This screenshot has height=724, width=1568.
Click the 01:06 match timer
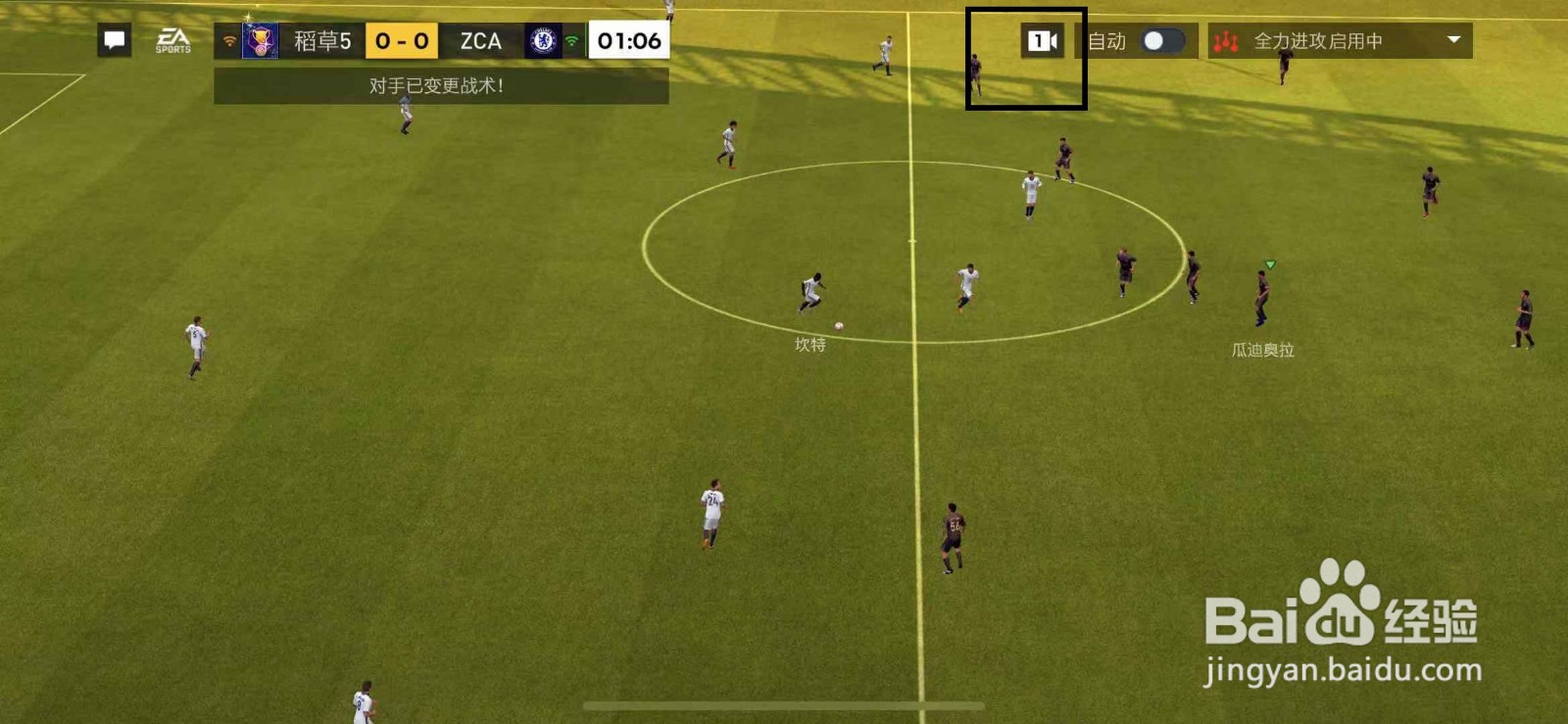(x=627, y=41)
